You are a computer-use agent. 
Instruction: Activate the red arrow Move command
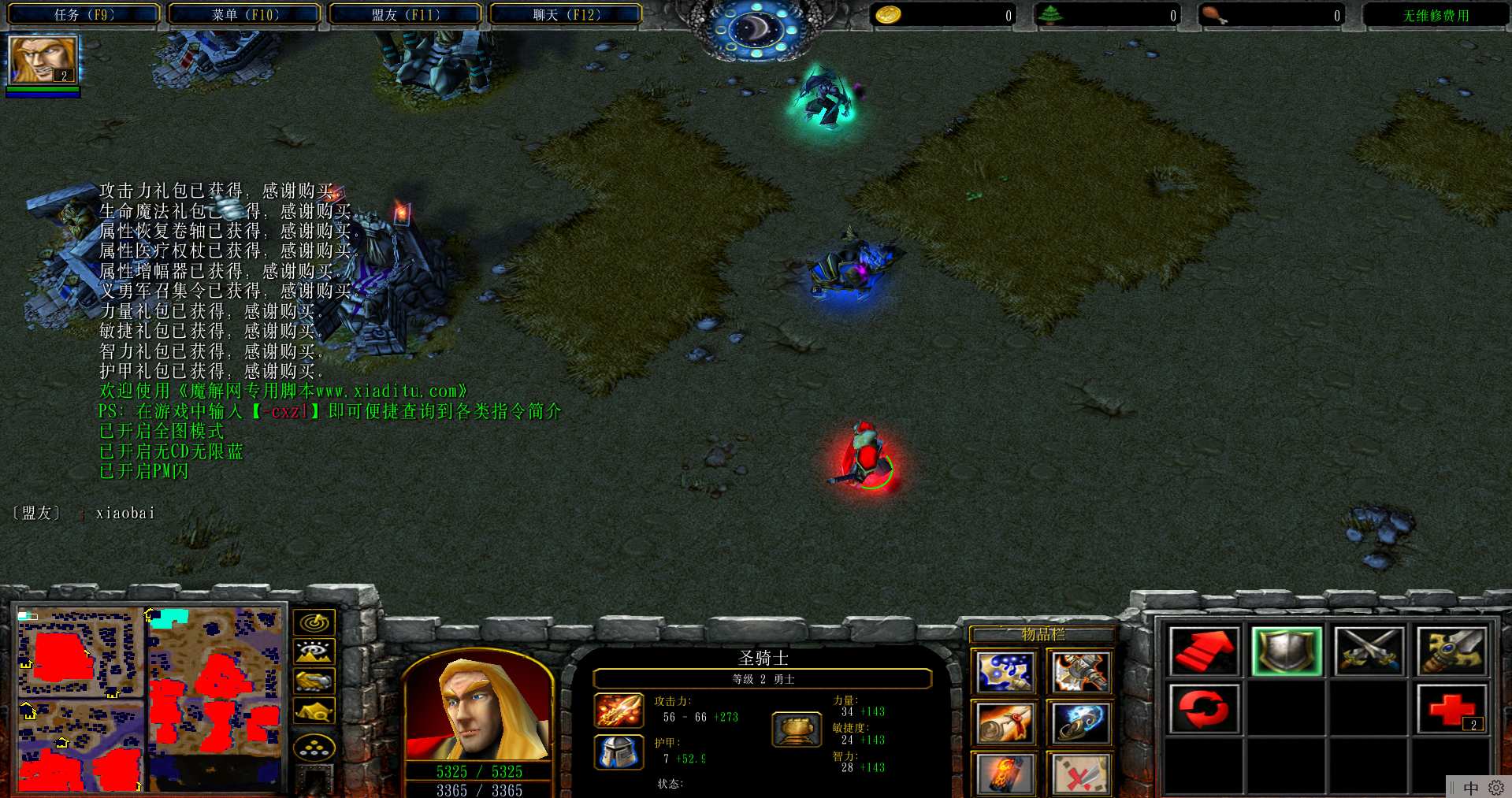[1203, 651]
